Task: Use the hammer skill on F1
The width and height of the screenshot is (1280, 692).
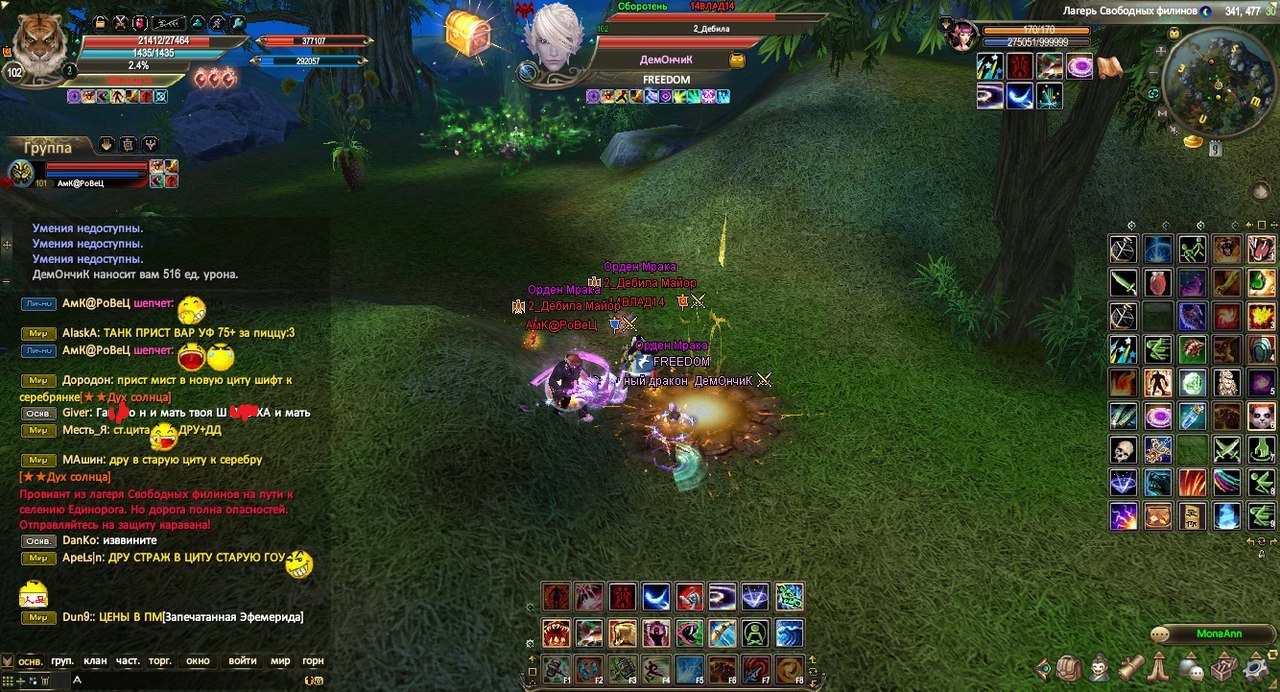Action: pyautogui.click(x=557, y=669)
